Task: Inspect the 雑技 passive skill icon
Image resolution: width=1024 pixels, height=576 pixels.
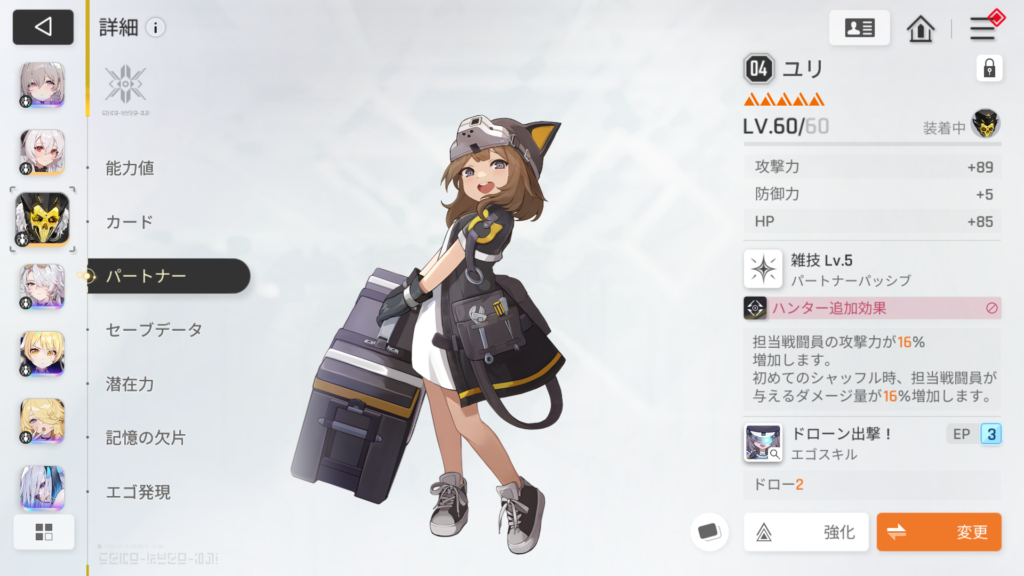Action: 763,269
